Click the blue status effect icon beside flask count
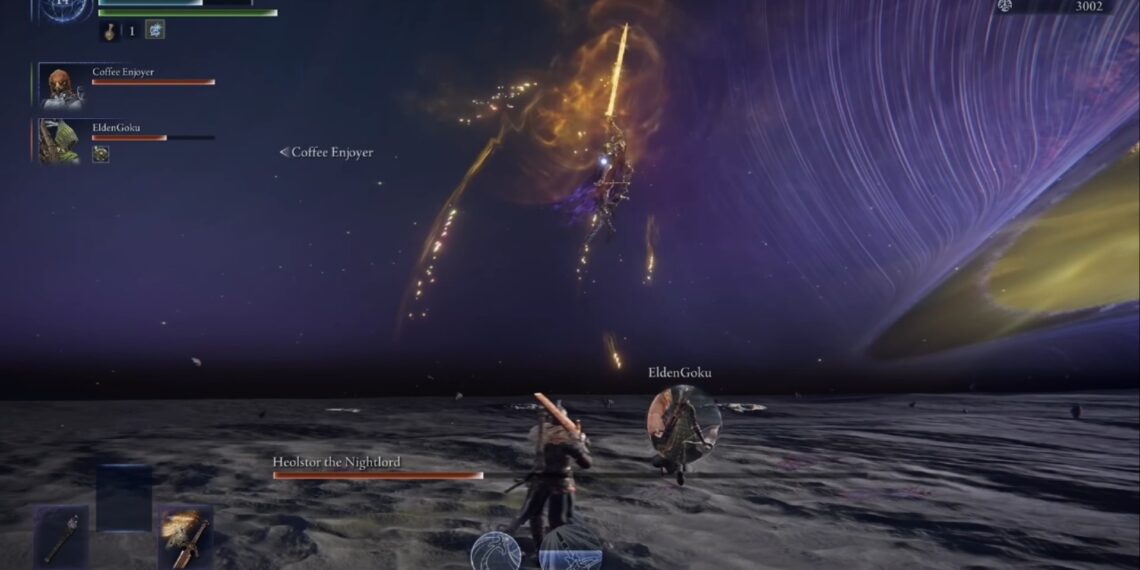 pyautogui.click(x=155, y=30)
